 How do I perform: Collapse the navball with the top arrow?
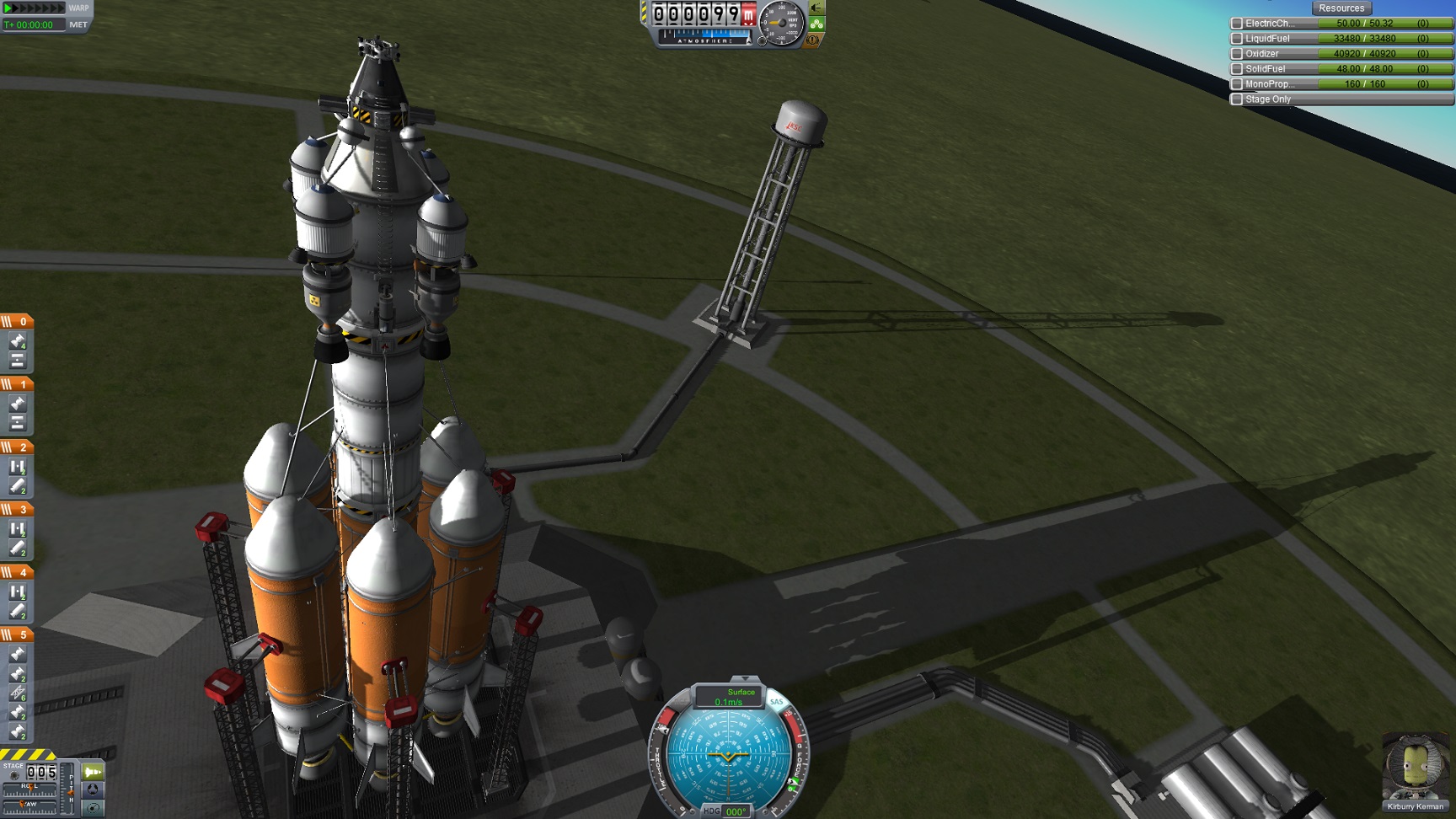point(744,679)
